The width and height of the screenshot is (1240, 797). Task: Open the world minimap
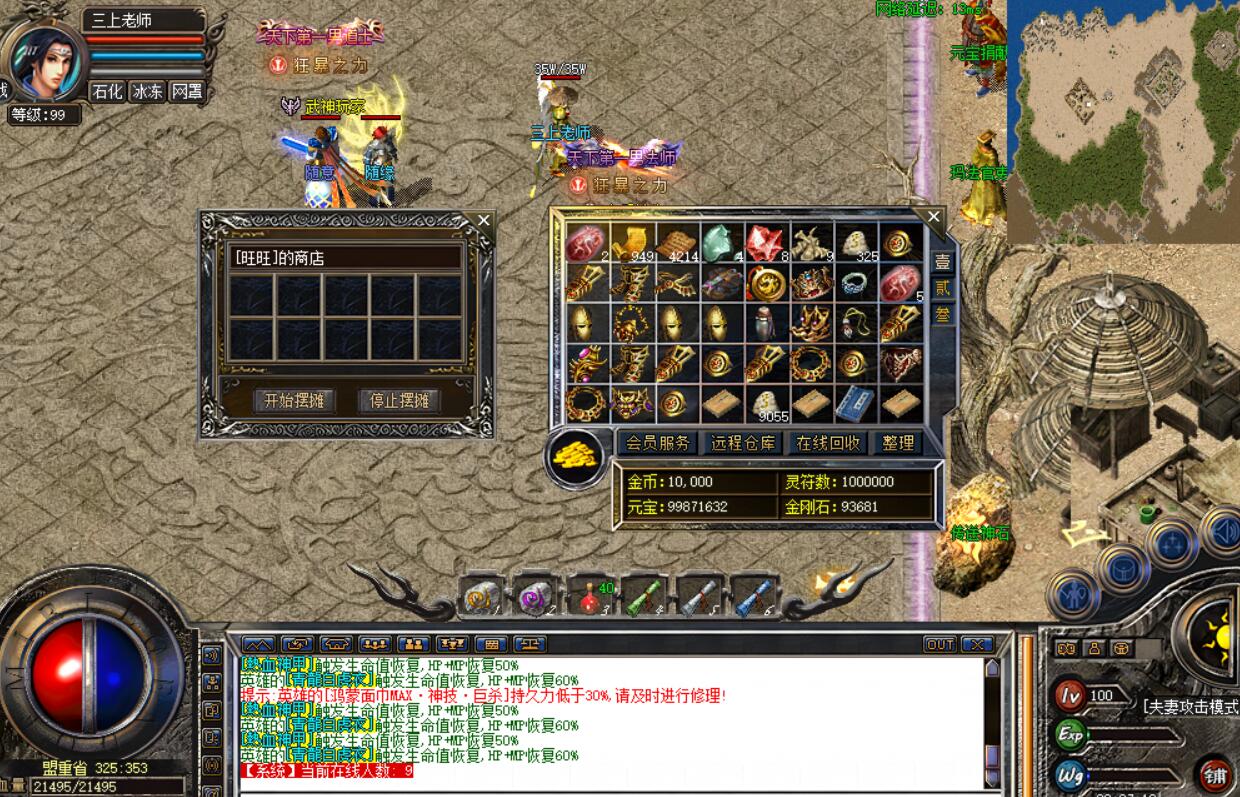point(1122,120)
